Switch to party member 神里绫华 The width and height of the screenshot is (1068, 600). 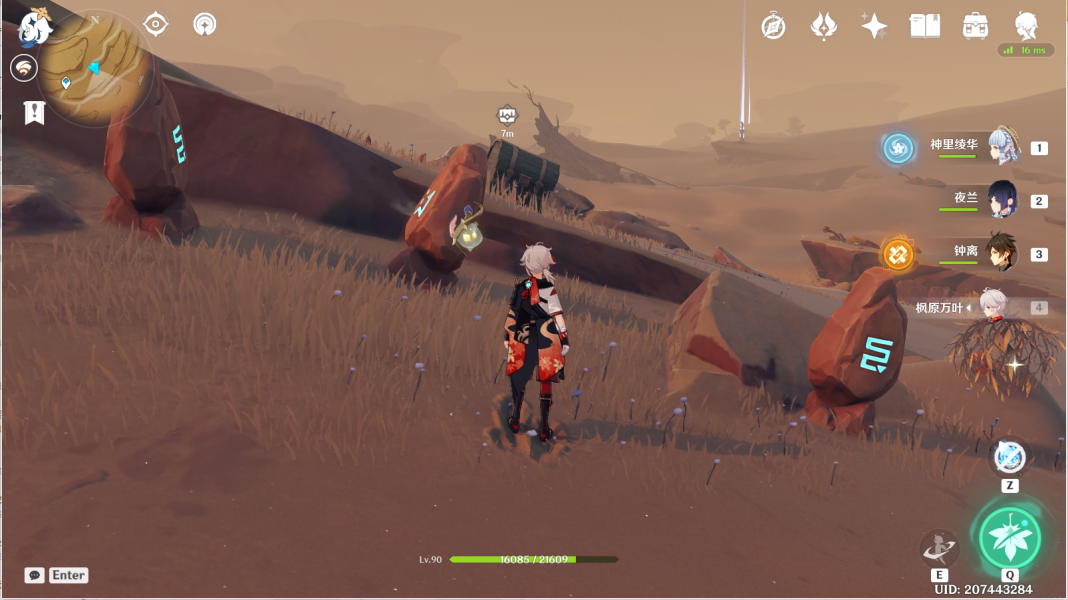point(1002,147)
